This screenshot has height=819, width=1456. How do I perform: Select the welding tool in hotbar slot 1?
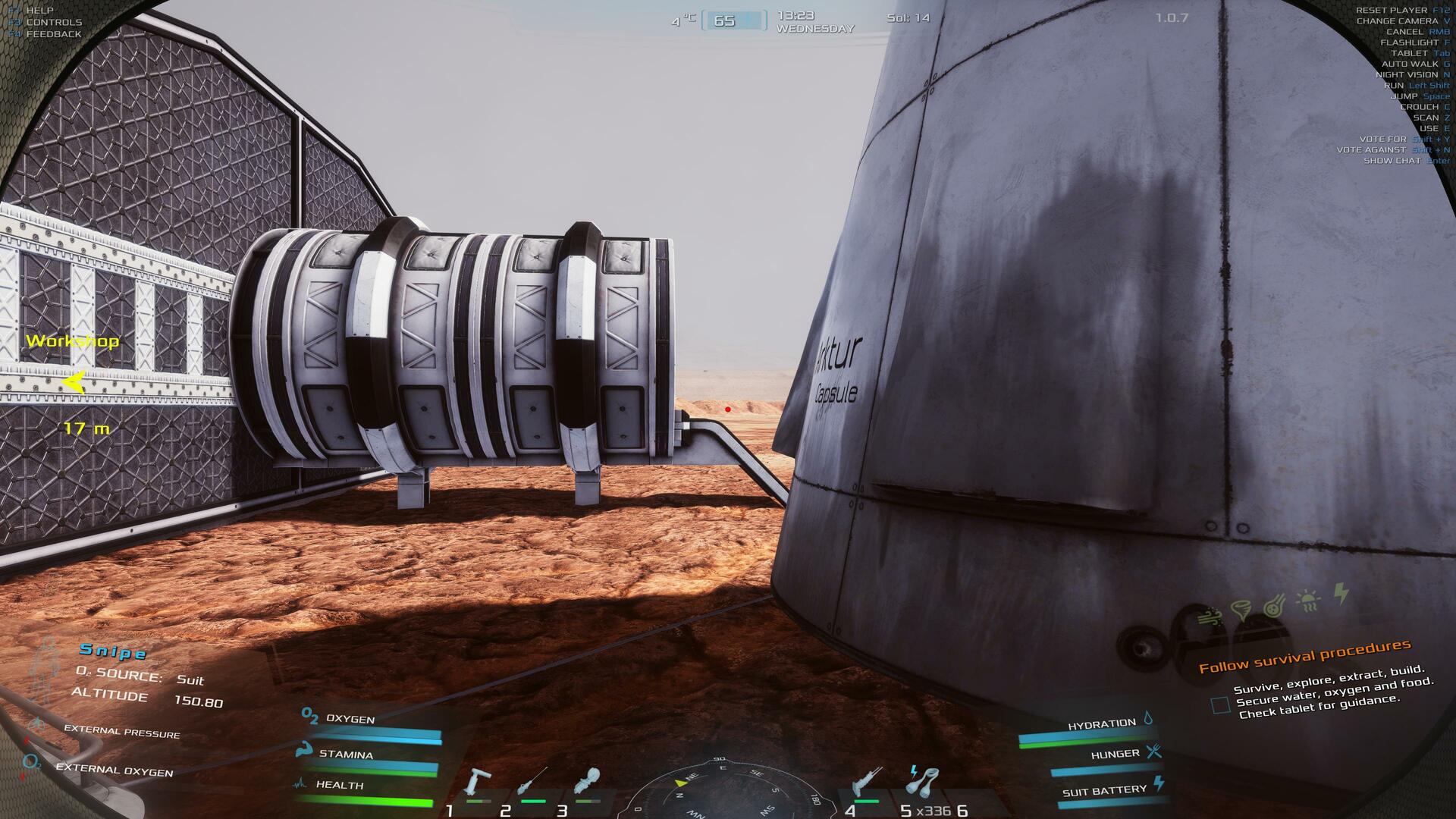point(479,783)
